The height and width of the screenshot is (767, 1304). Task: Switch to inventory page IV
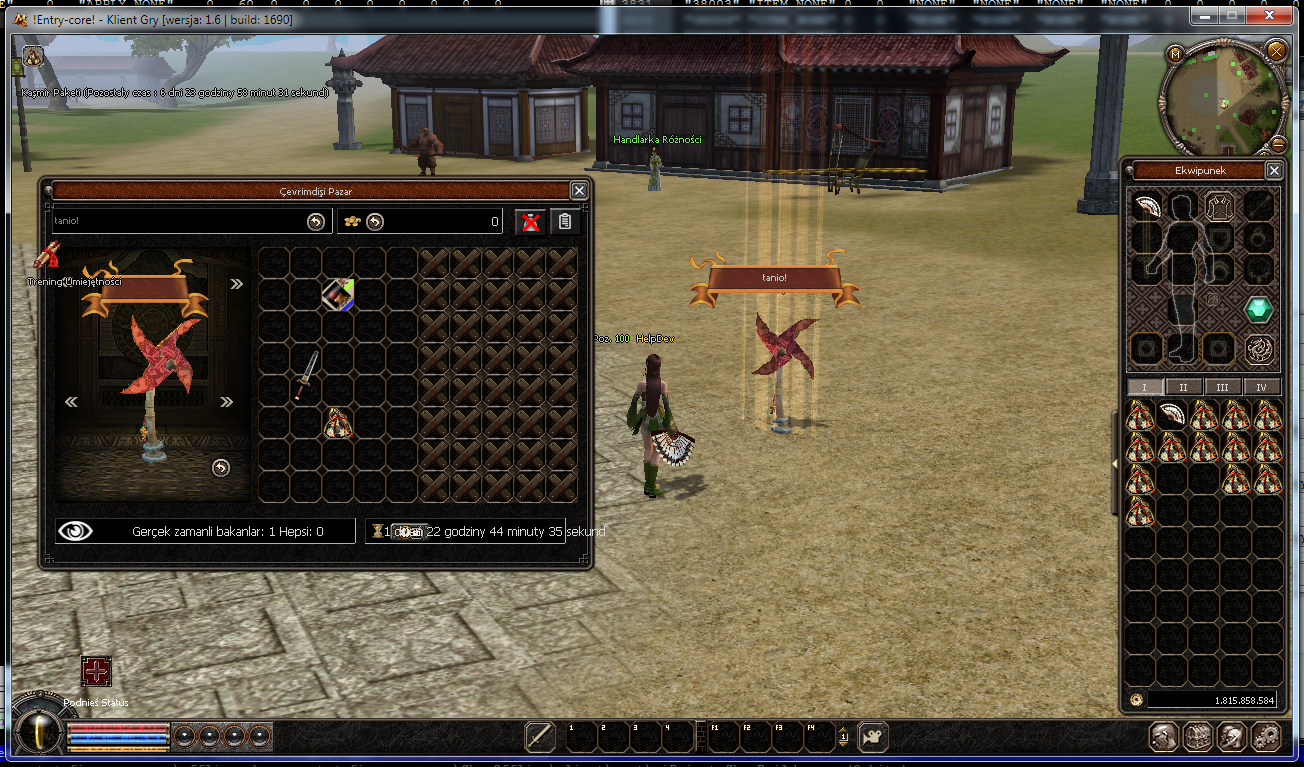[x=1261, y=387]
